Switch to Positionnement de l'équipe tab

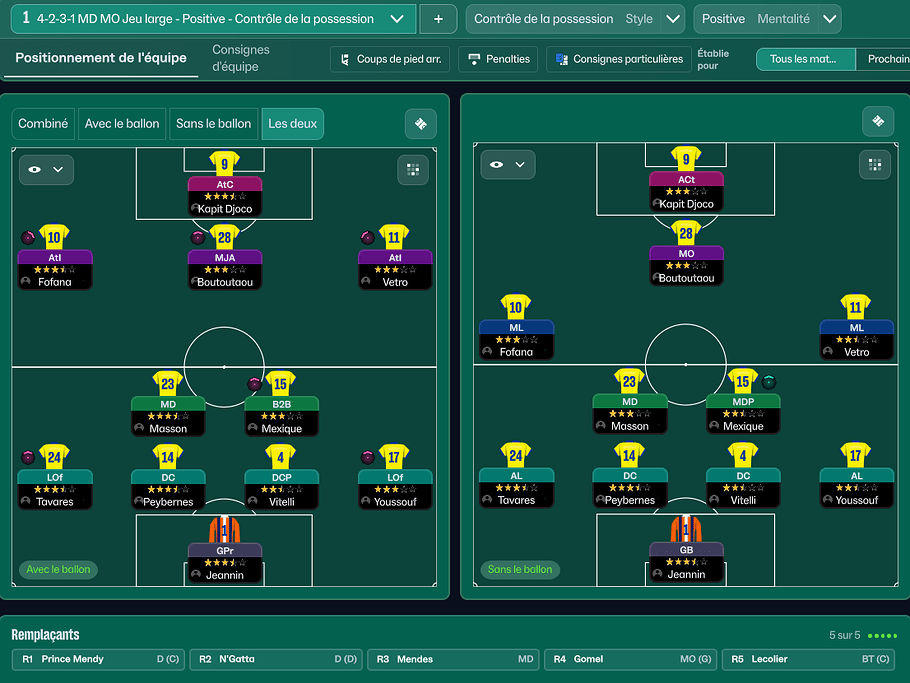pyautogui.click(x=101, y=58)
